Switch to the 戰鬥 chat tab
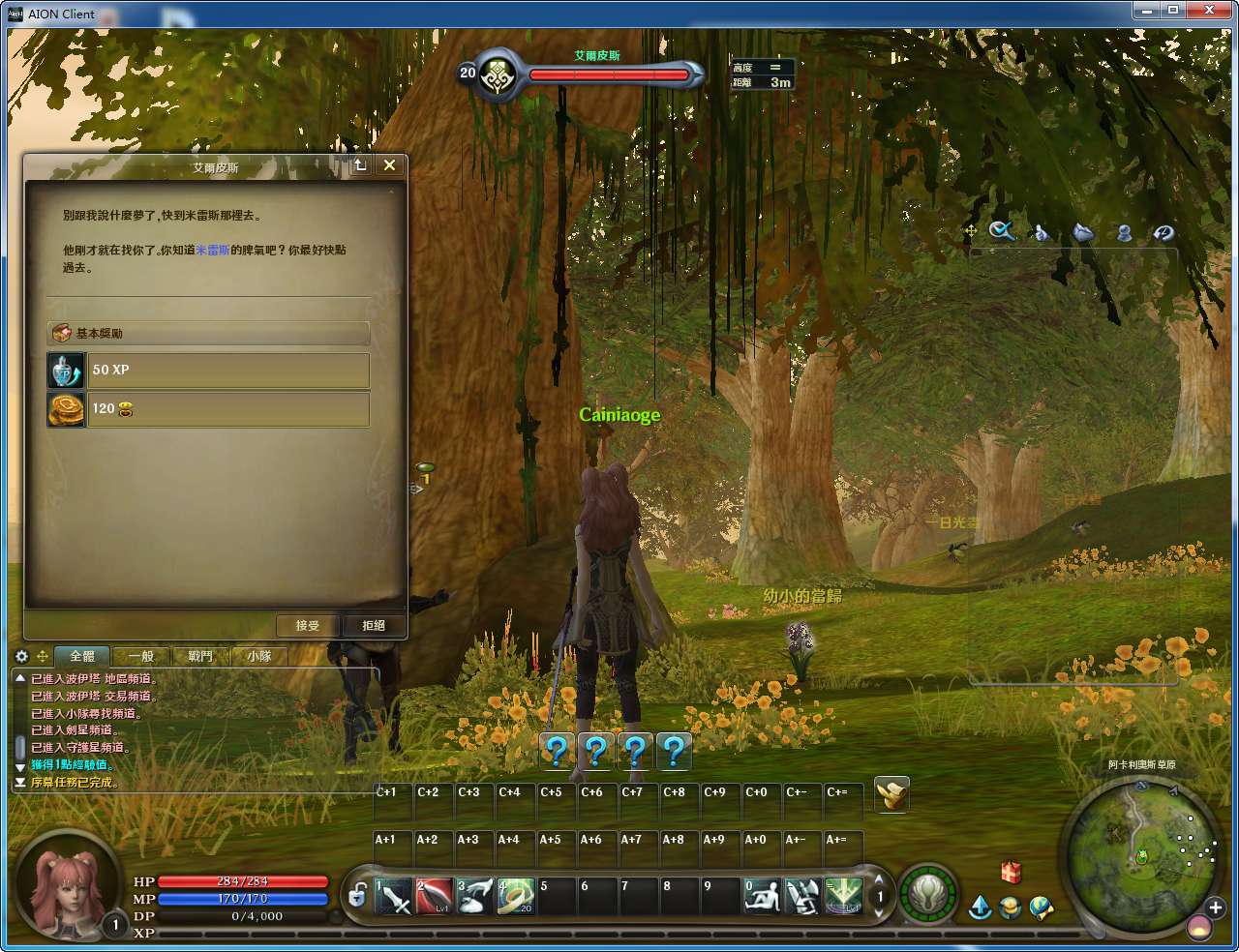 click(198, 656)
